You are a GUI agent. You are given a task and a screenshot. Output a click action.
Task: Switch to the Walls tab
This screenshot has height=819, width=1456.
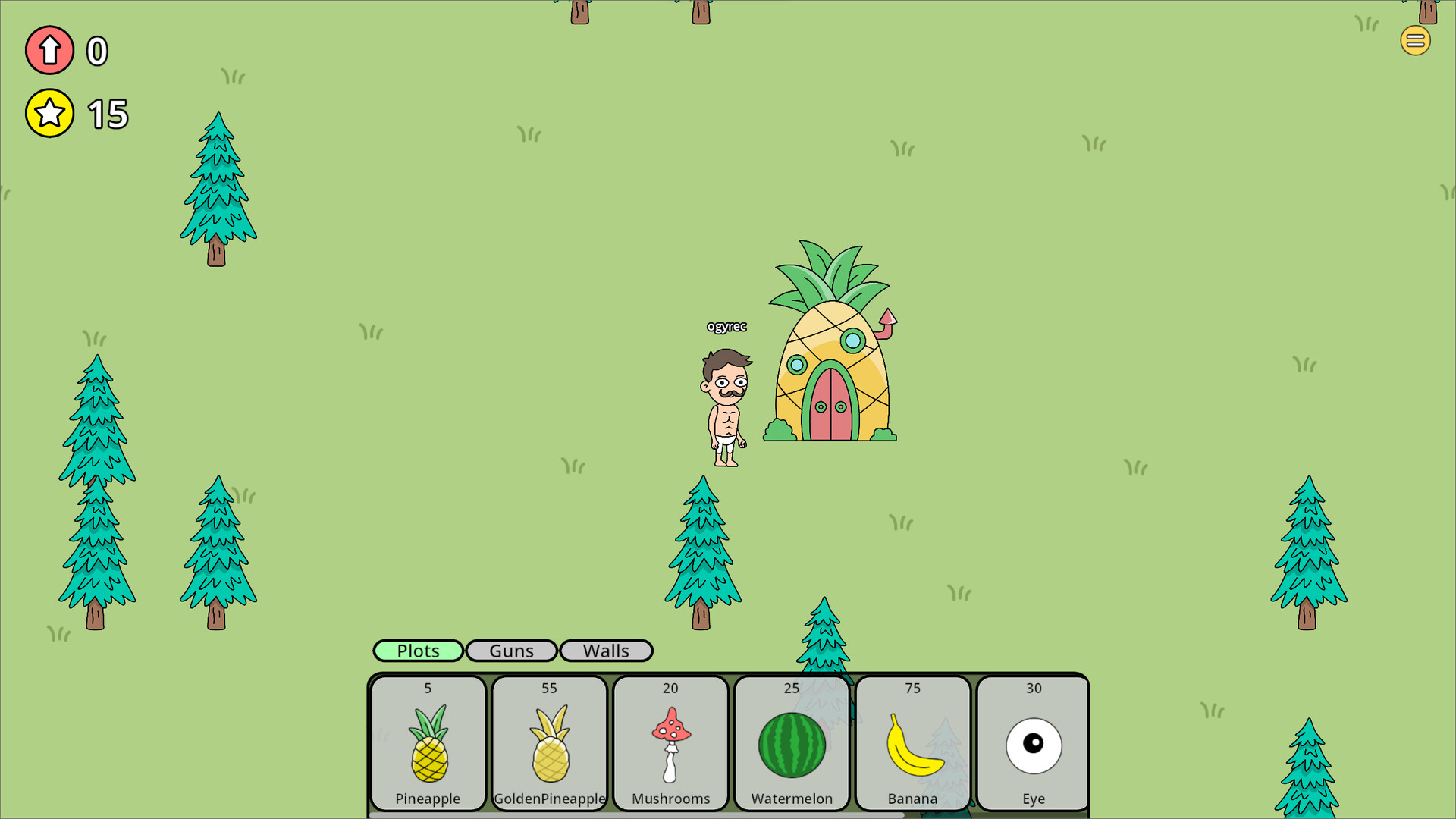pos(606,651)
